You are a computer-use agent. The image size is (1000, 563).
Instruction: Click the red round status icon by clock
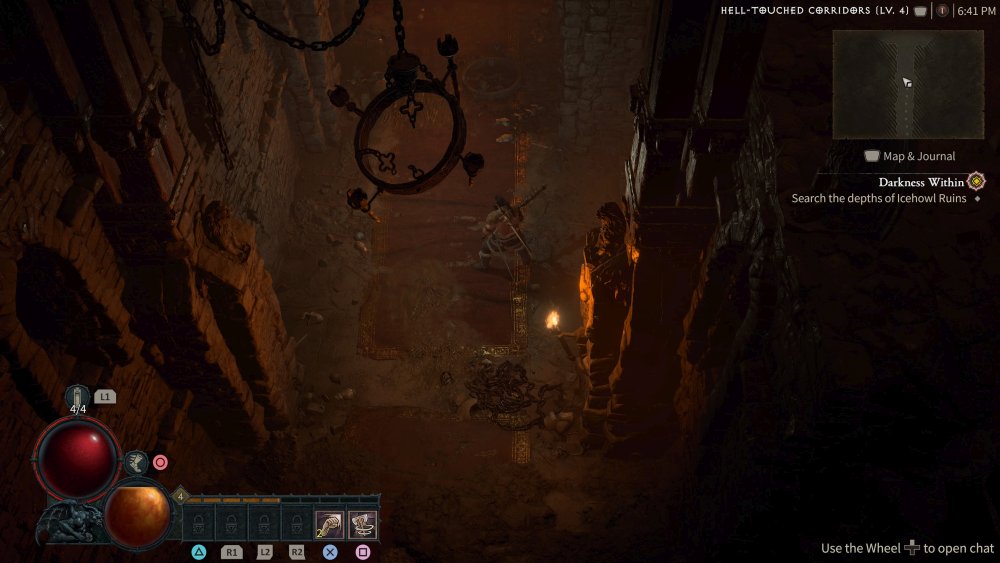942,11
